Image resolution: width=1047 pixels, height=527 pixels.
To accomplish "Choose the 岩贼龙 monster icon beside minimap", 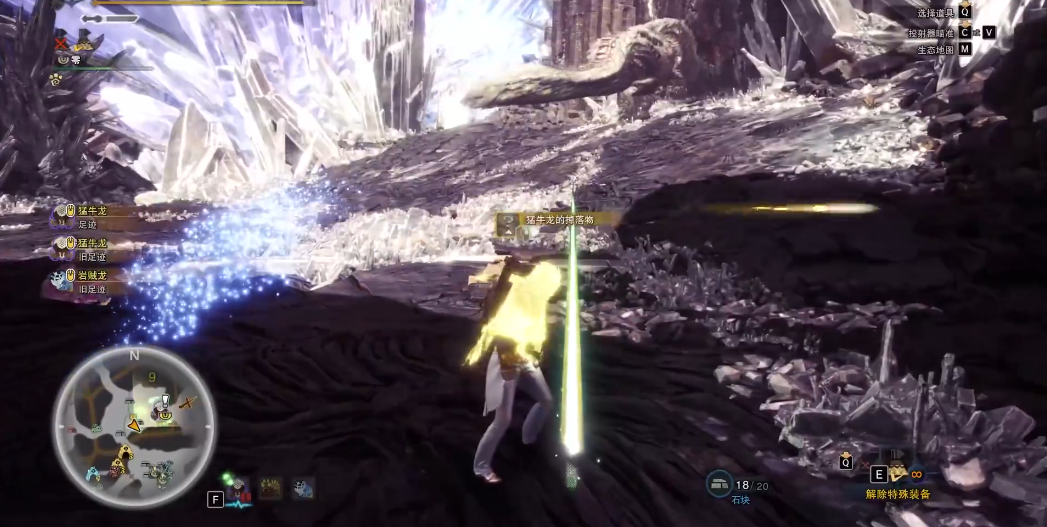I will [302, 488].
